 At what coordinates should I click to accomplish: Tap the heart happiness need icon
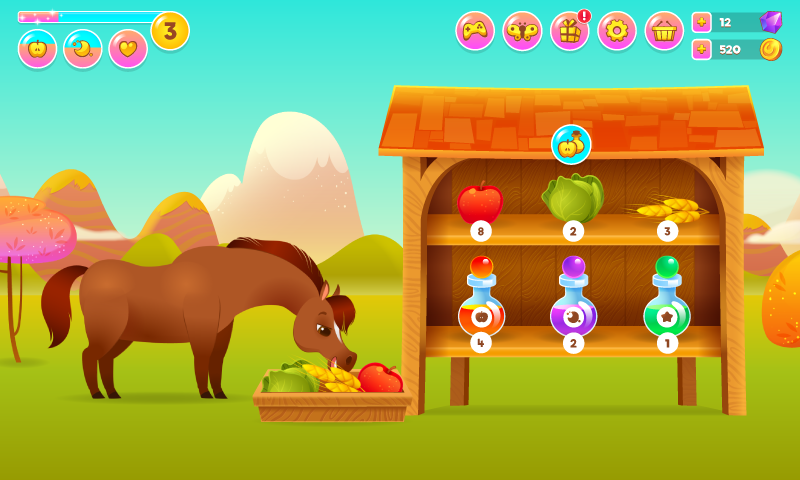pyautogui.click(x=128, y=49)
